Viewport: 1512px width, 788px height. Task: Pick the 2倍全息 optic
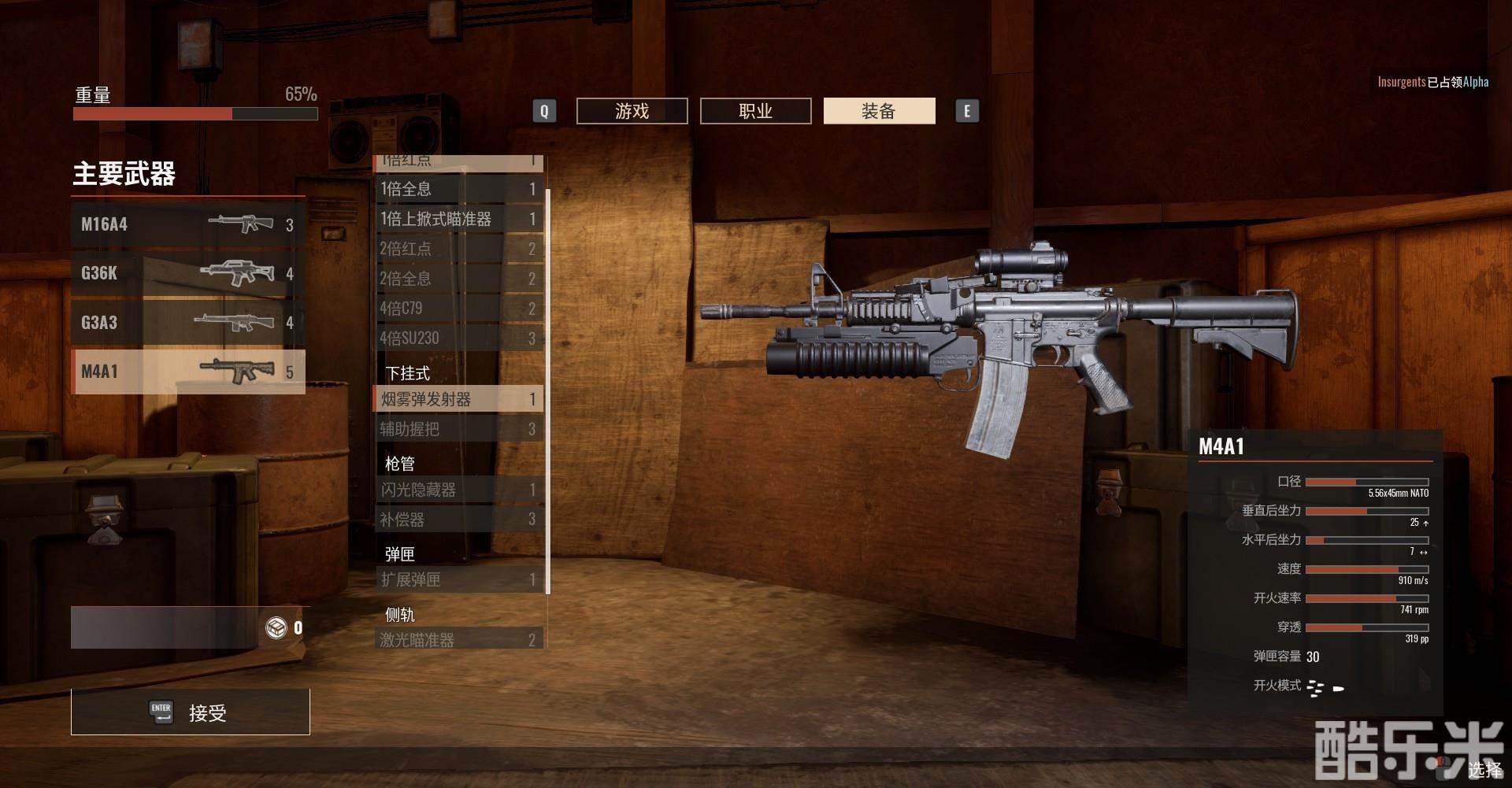coord(458,279)
